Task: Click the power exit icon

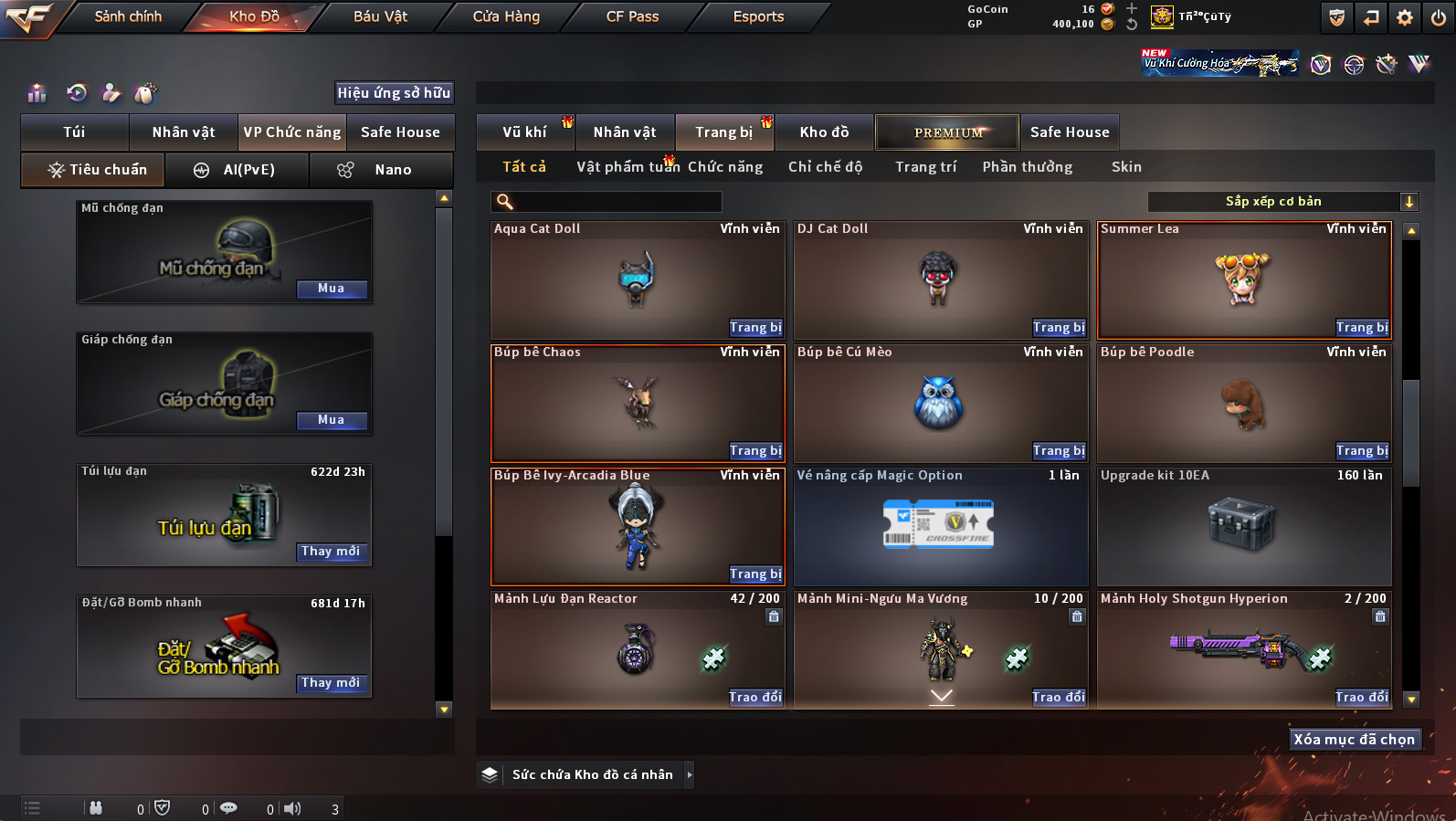Action: click(x=1438, y=17)
